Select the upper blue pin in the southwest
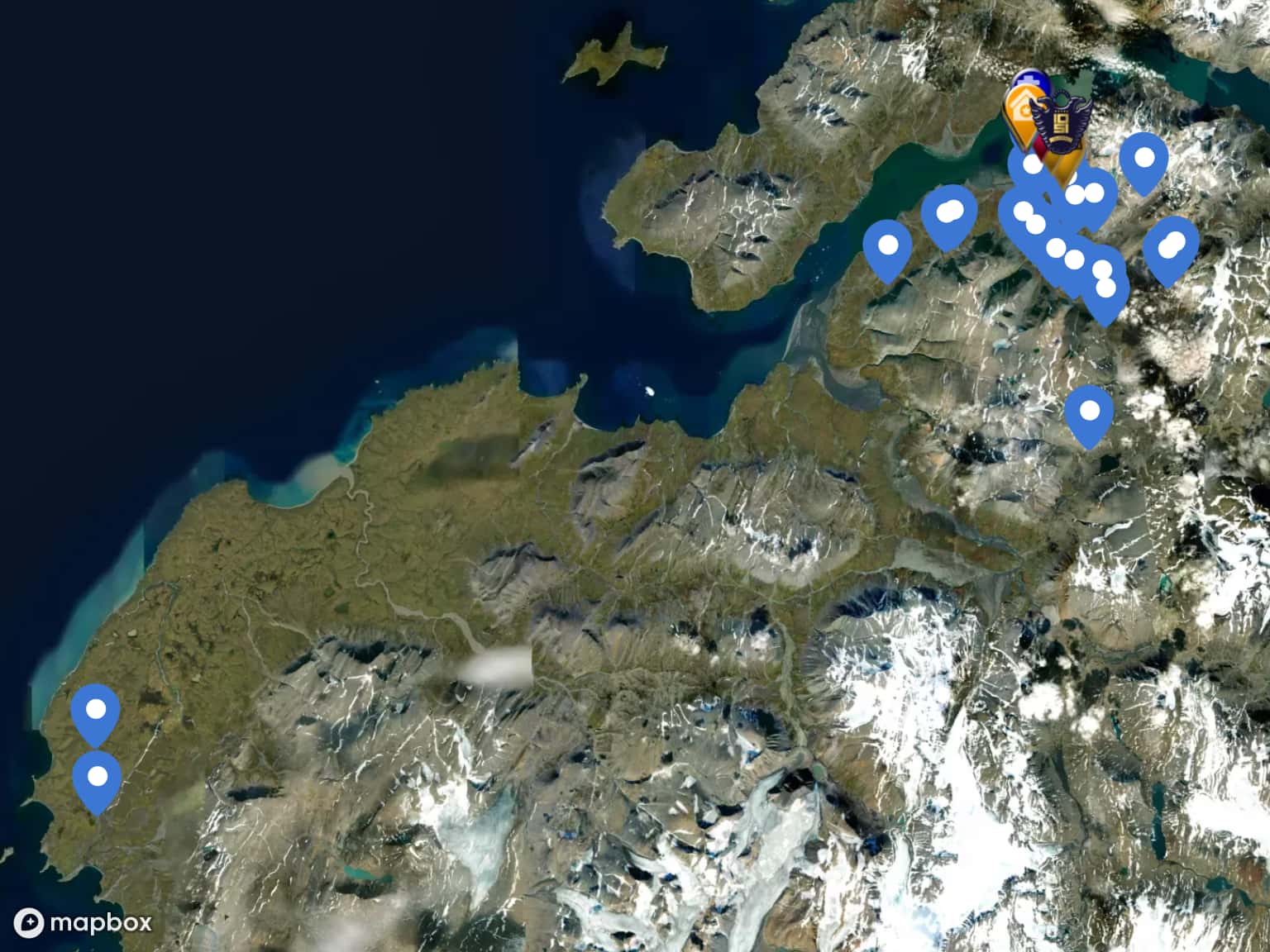 pyautogui.click(x=96, y=711)
